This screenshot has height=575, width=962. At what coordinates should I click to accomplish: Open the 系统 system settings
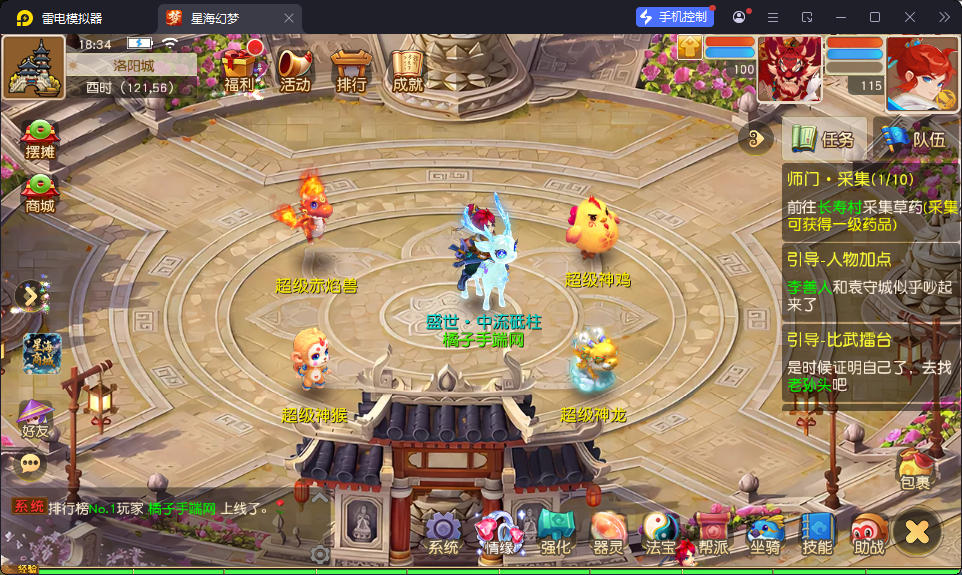click(x=444, y=533)
